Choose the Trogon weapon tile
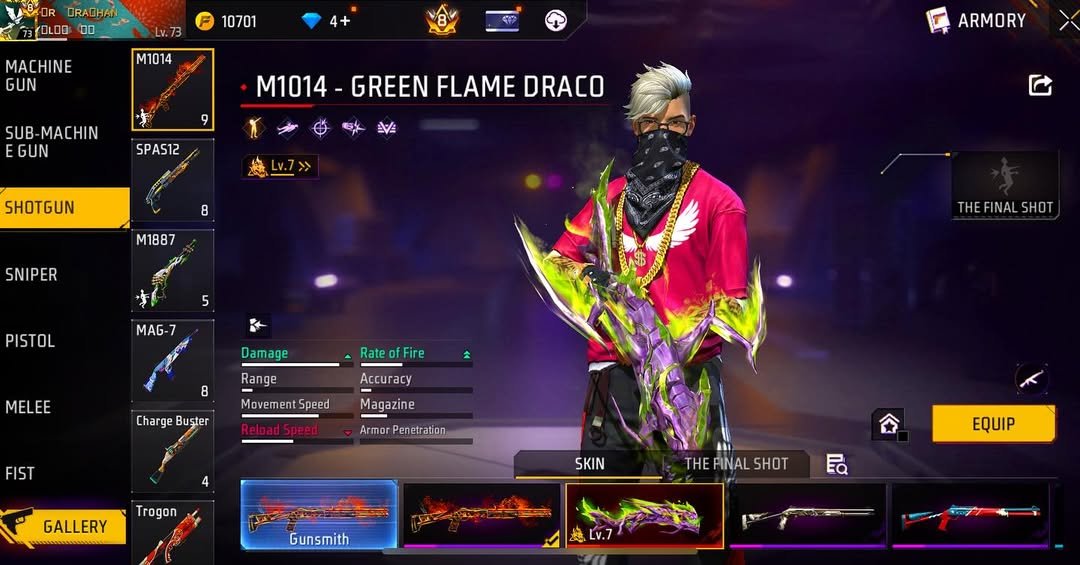The height and width of the screenshot is (565, 1080). point(172,532)
